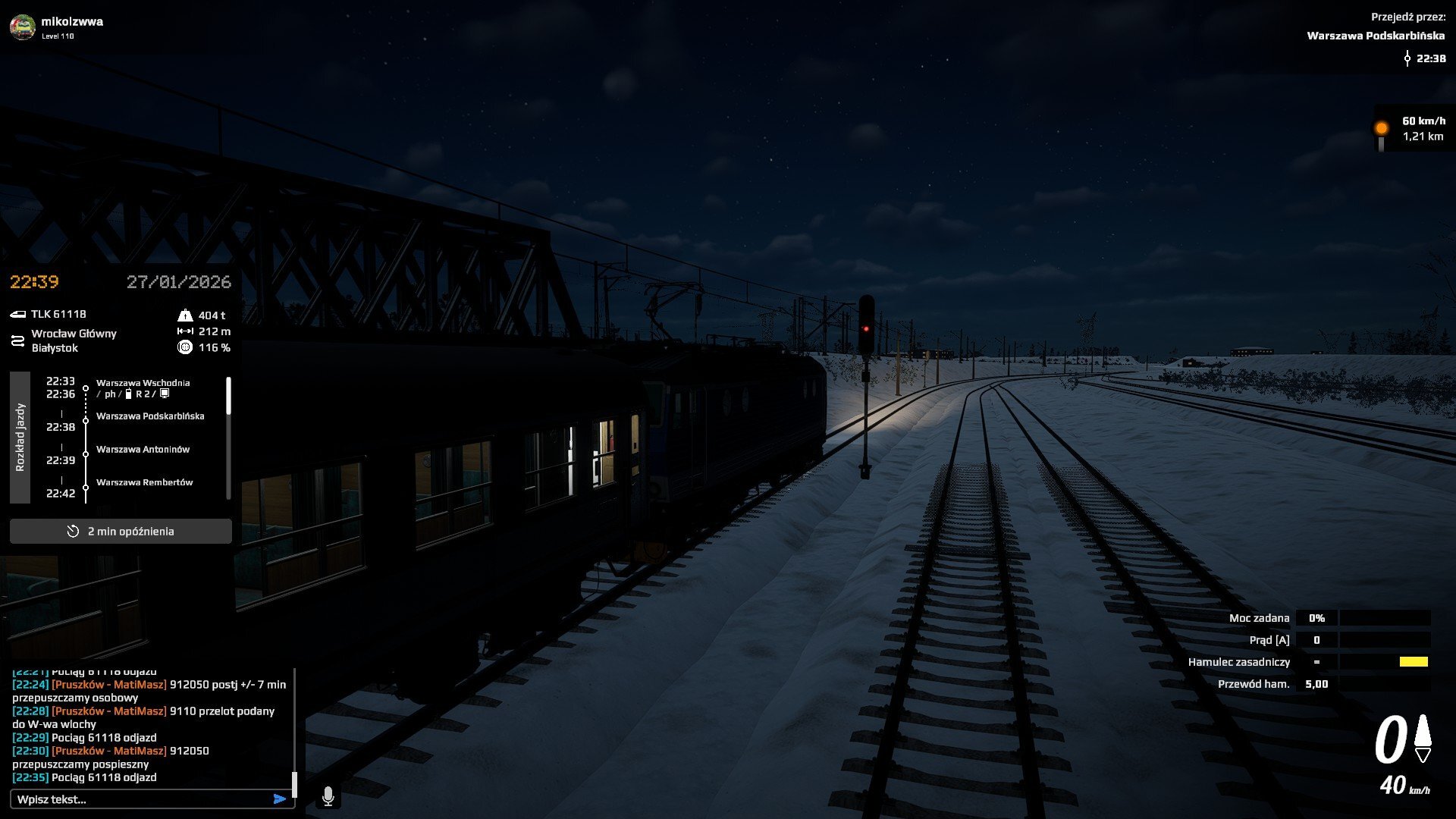The height and width of the screenshot is (819, 1456).
Task: Click the 2 min opóźnienia delay bar
Action: 121,532
